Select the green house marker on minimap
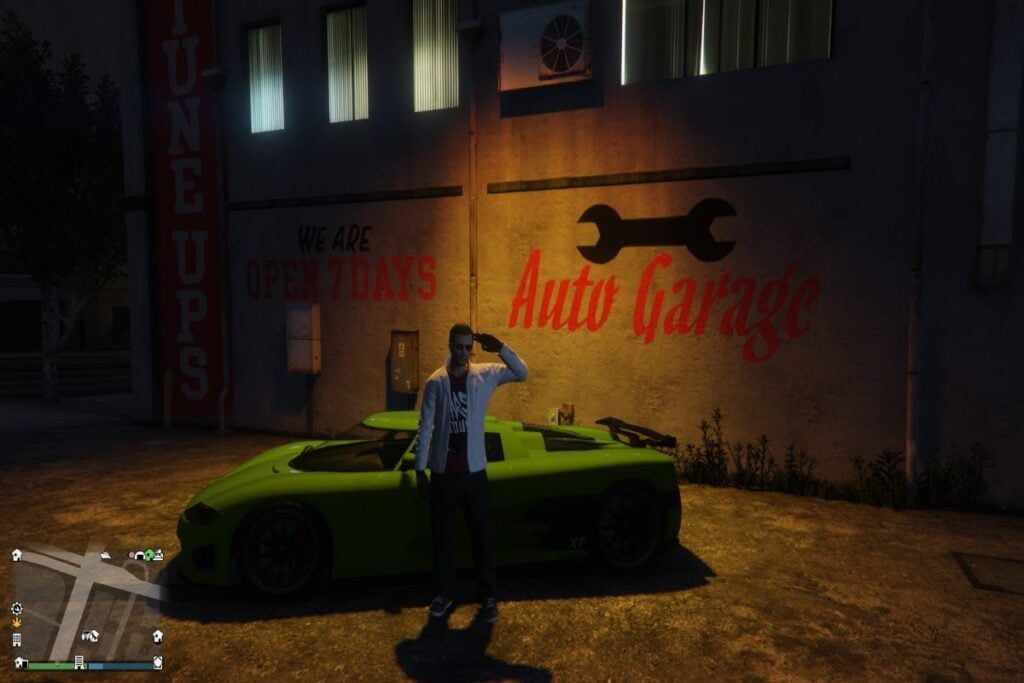The width and height of the screenshot is (1024, 683). pos(149,555)
